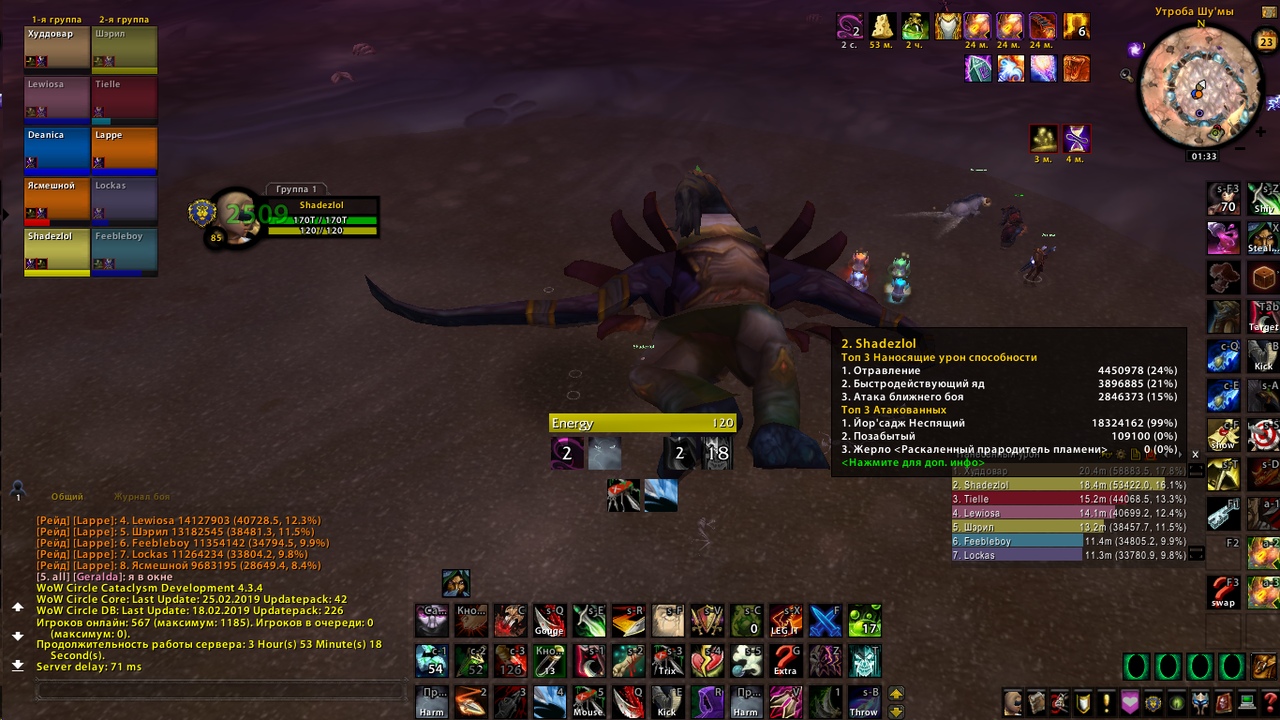Viewport: 1280px width, 720px height.
Task: Click the swap macro button
Action: click(1223, 592)
